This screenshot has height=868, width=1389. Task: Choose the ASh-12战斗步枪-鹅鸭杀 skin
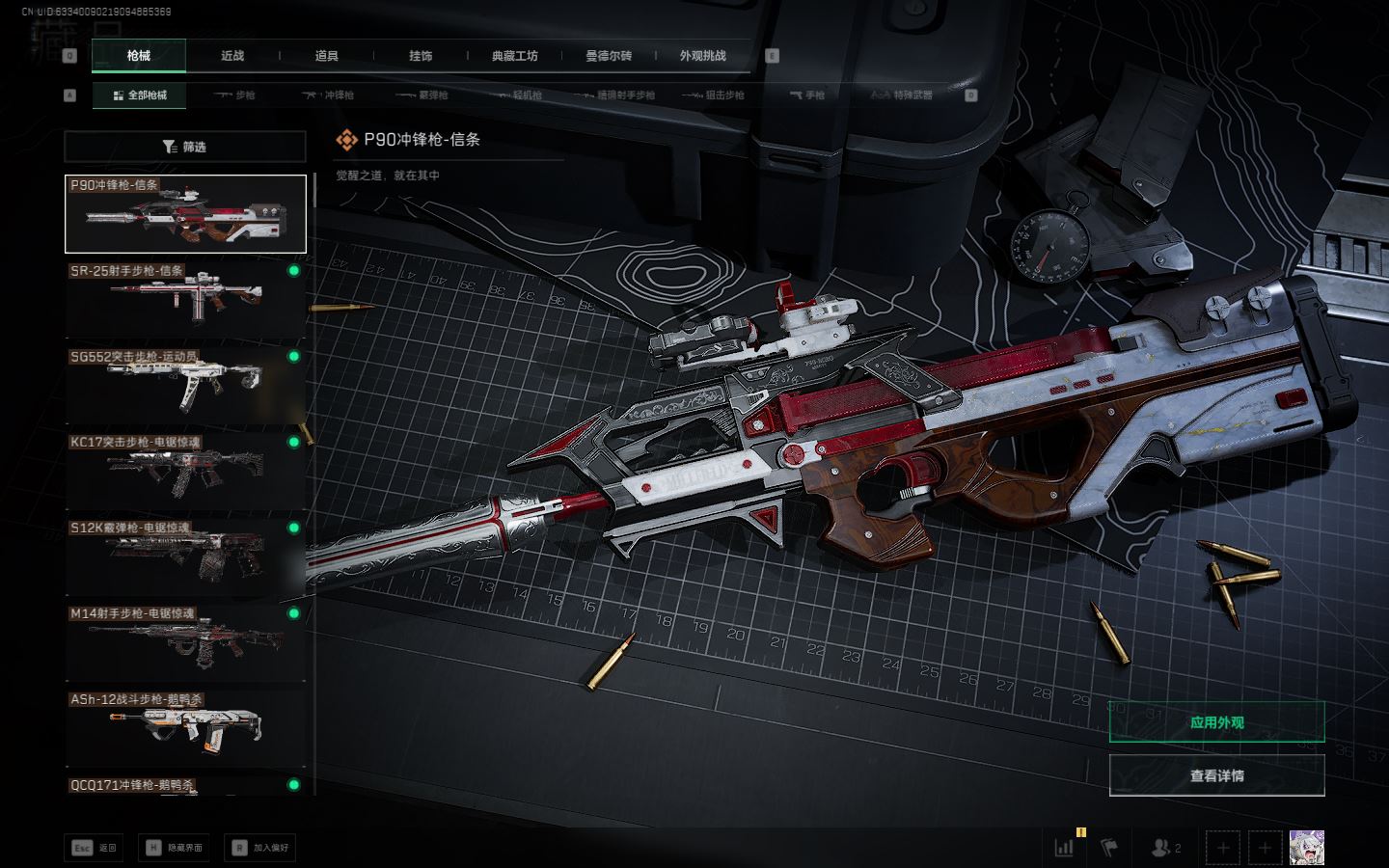coord(184,727)
